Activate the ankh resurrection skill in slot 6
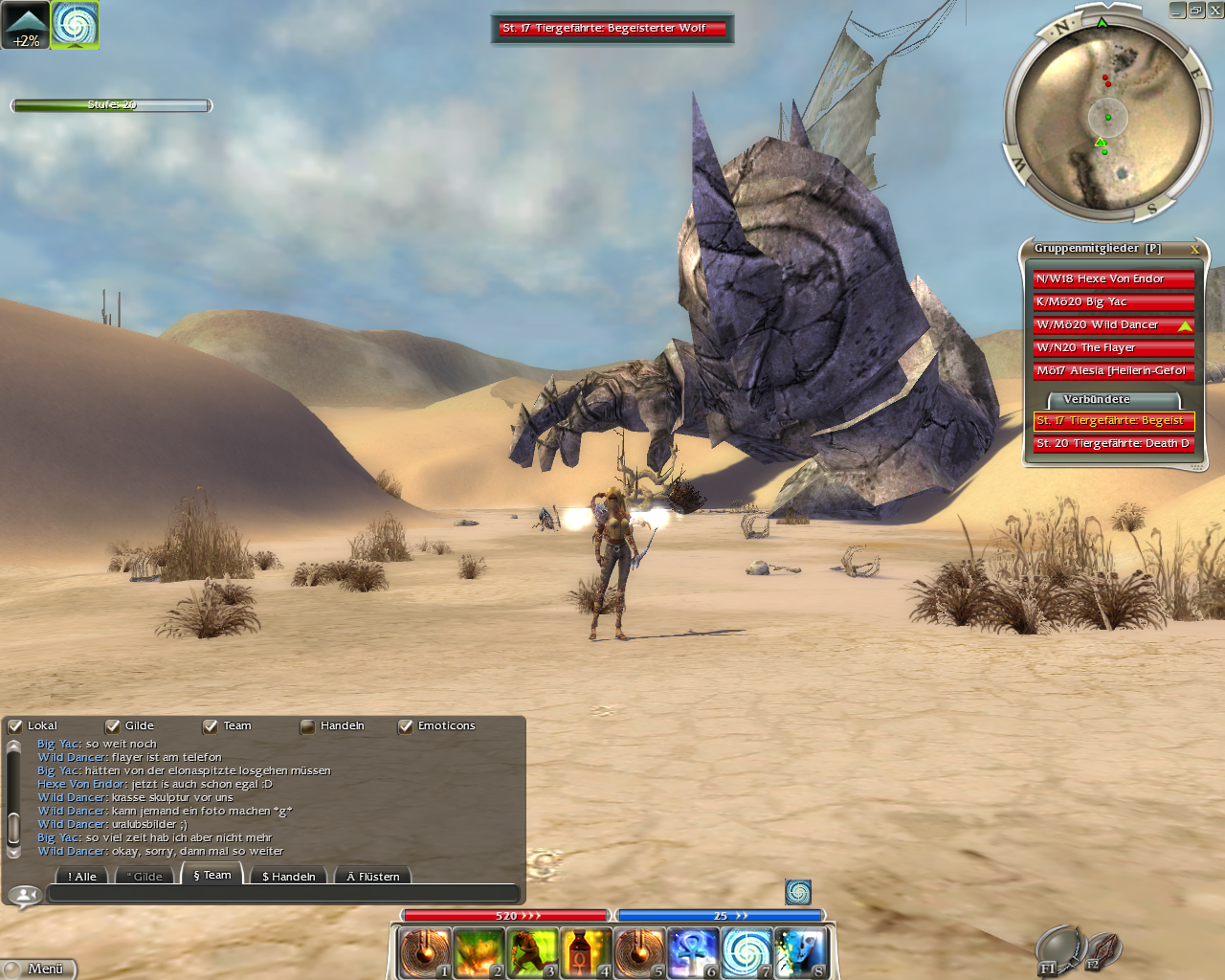Viewport: 1225px width, 980px height. point(693,953)
